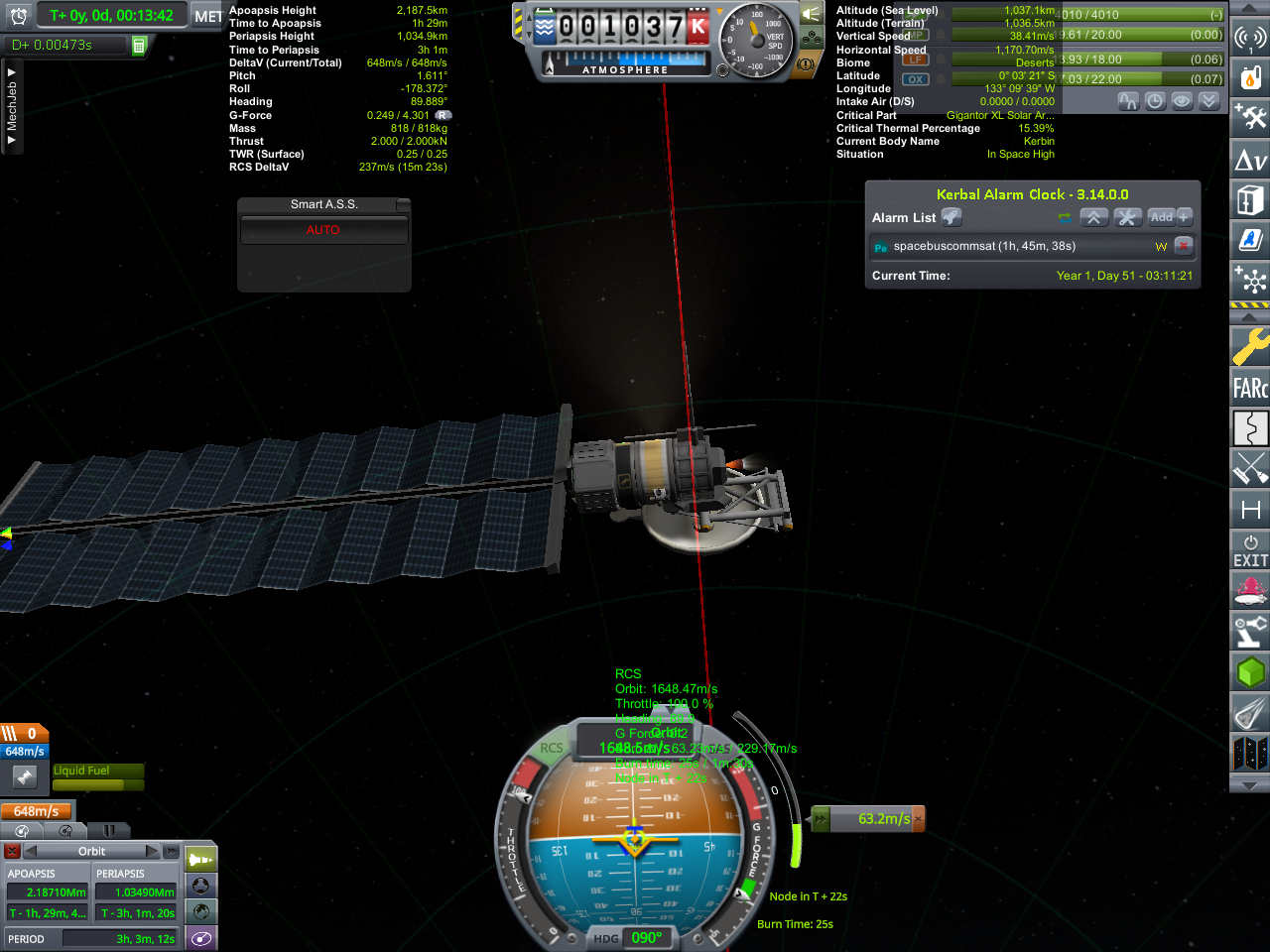Switch the Orbit panel to the next page
1270x952 pixels.
pyautogui.click(x=153, y=851)
